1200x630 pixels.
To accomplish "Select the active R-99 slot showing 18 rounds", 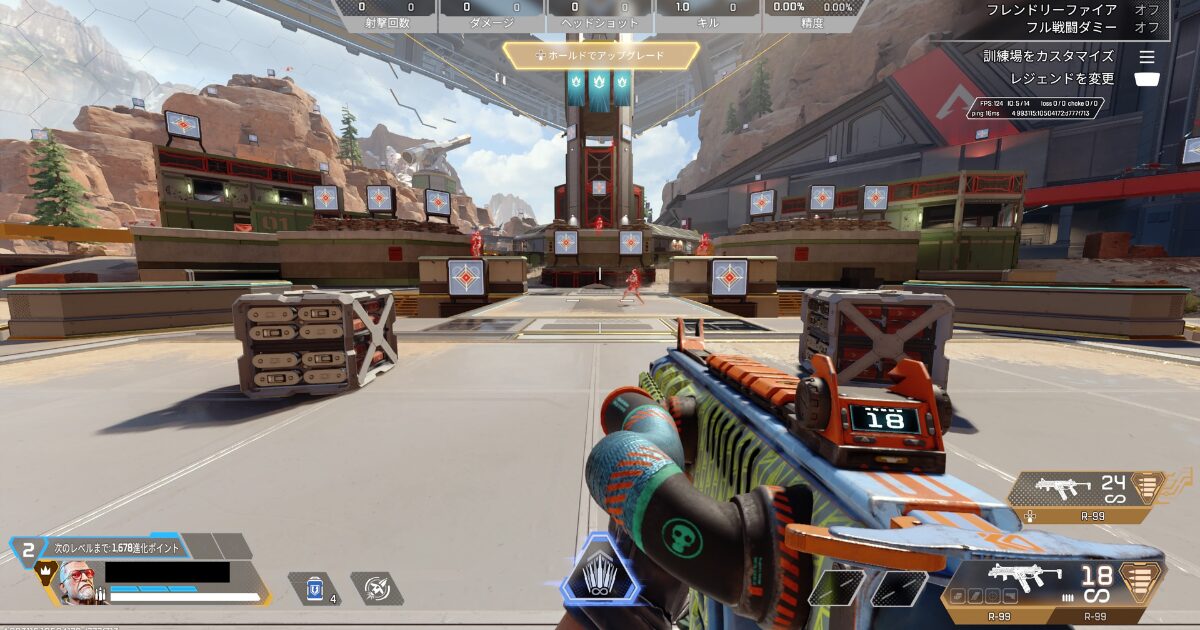I will (1052, 584).
